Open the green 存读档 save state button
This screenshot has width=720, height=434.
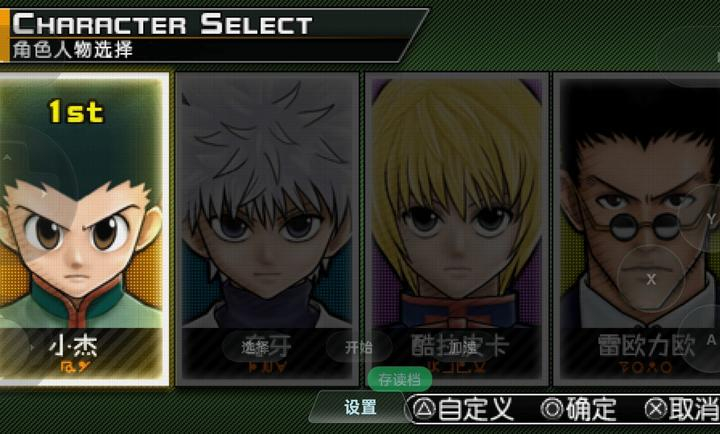400,380
